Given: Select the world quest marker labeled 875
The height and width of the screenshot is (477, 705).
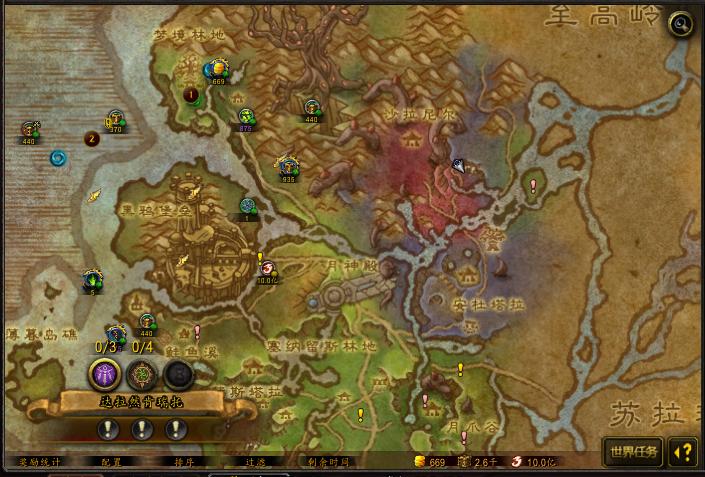Looking at the screenshot, I should (246, 117).
